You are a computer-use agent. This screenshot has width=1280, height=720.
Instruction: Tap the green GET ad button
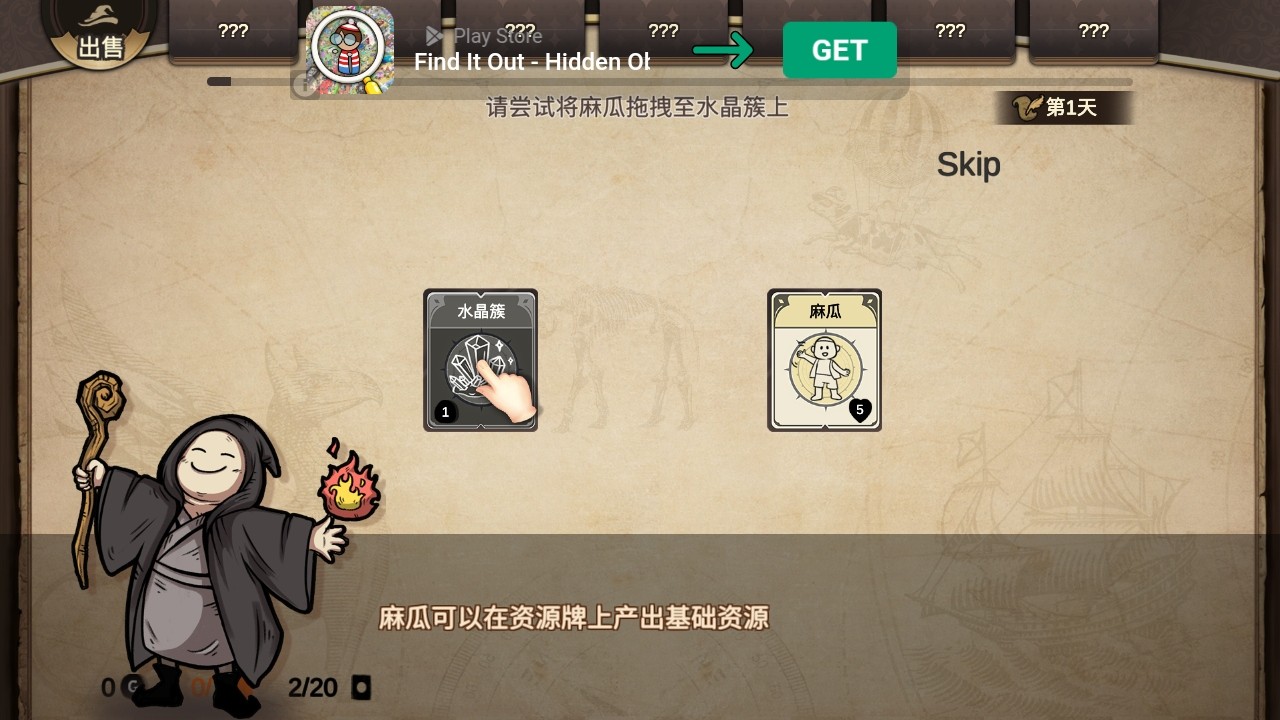coord(839,50)
